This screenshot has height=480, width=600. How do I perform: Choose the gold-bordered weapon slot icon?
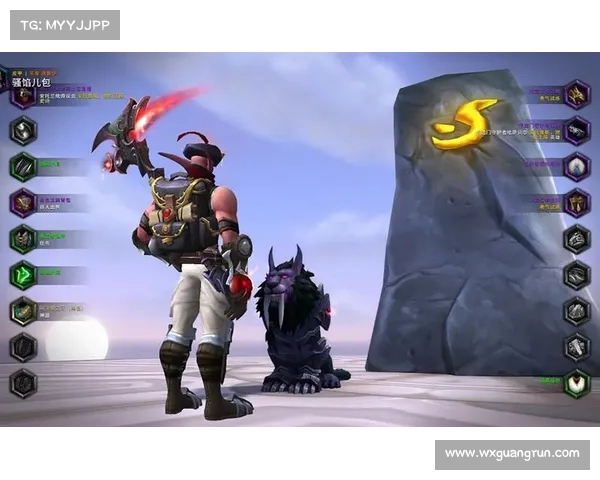[x=23, y=310]
